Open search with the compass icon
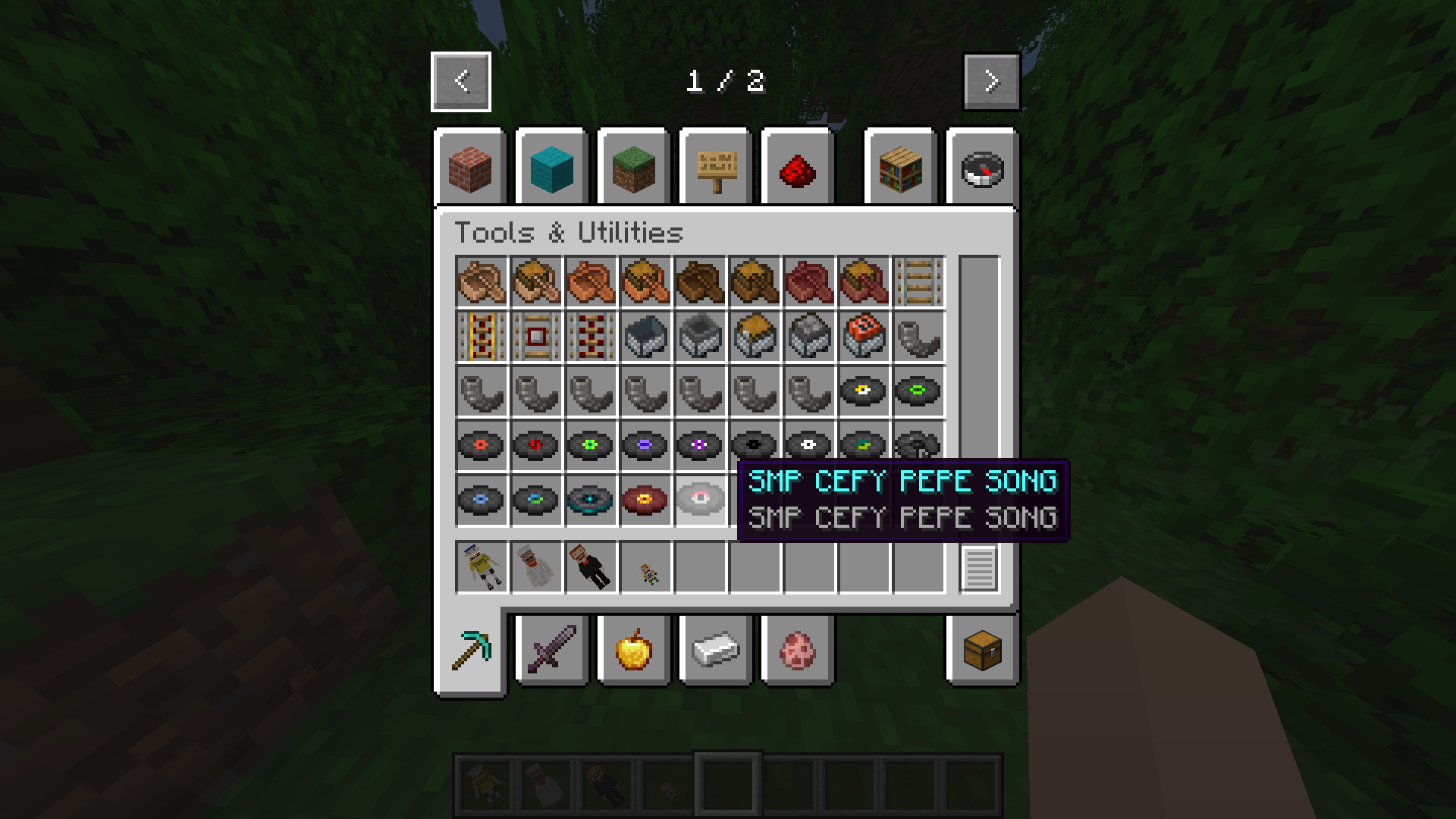Screen dimensions: 1456x819 click(982, 168)
